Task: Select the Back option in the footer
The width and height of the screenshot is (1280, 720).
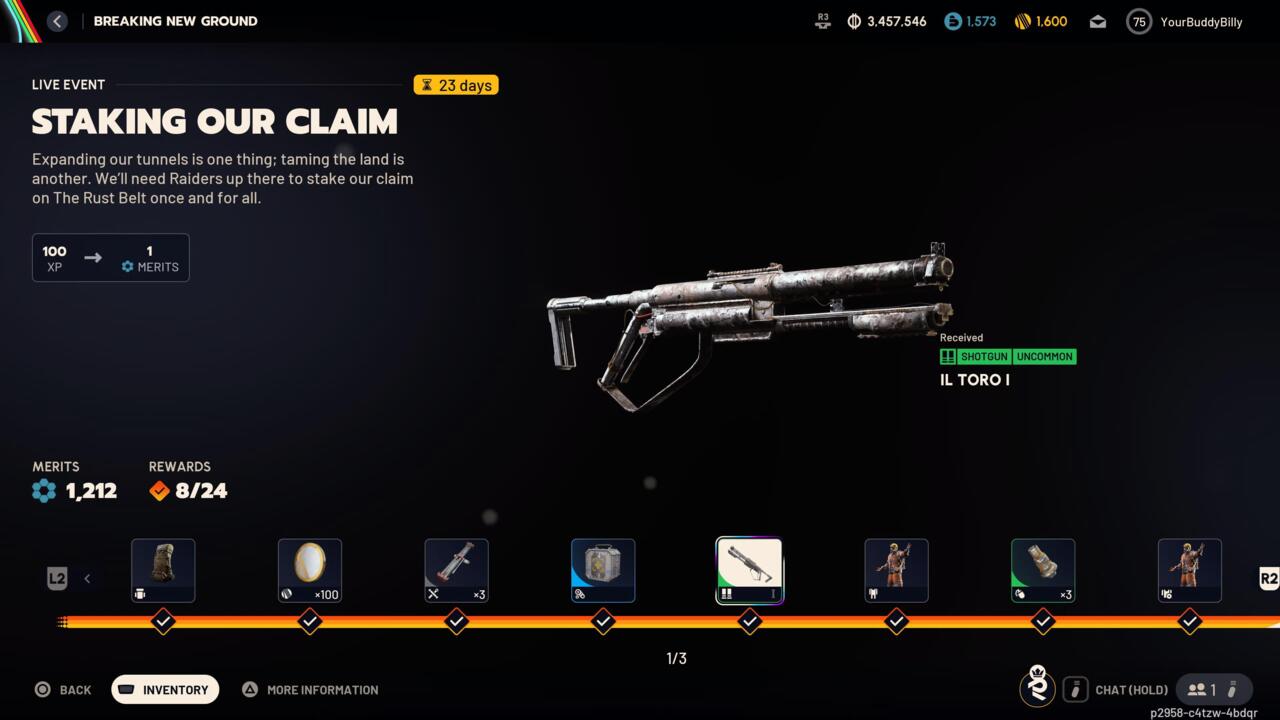Action: (x=63, y=690)
